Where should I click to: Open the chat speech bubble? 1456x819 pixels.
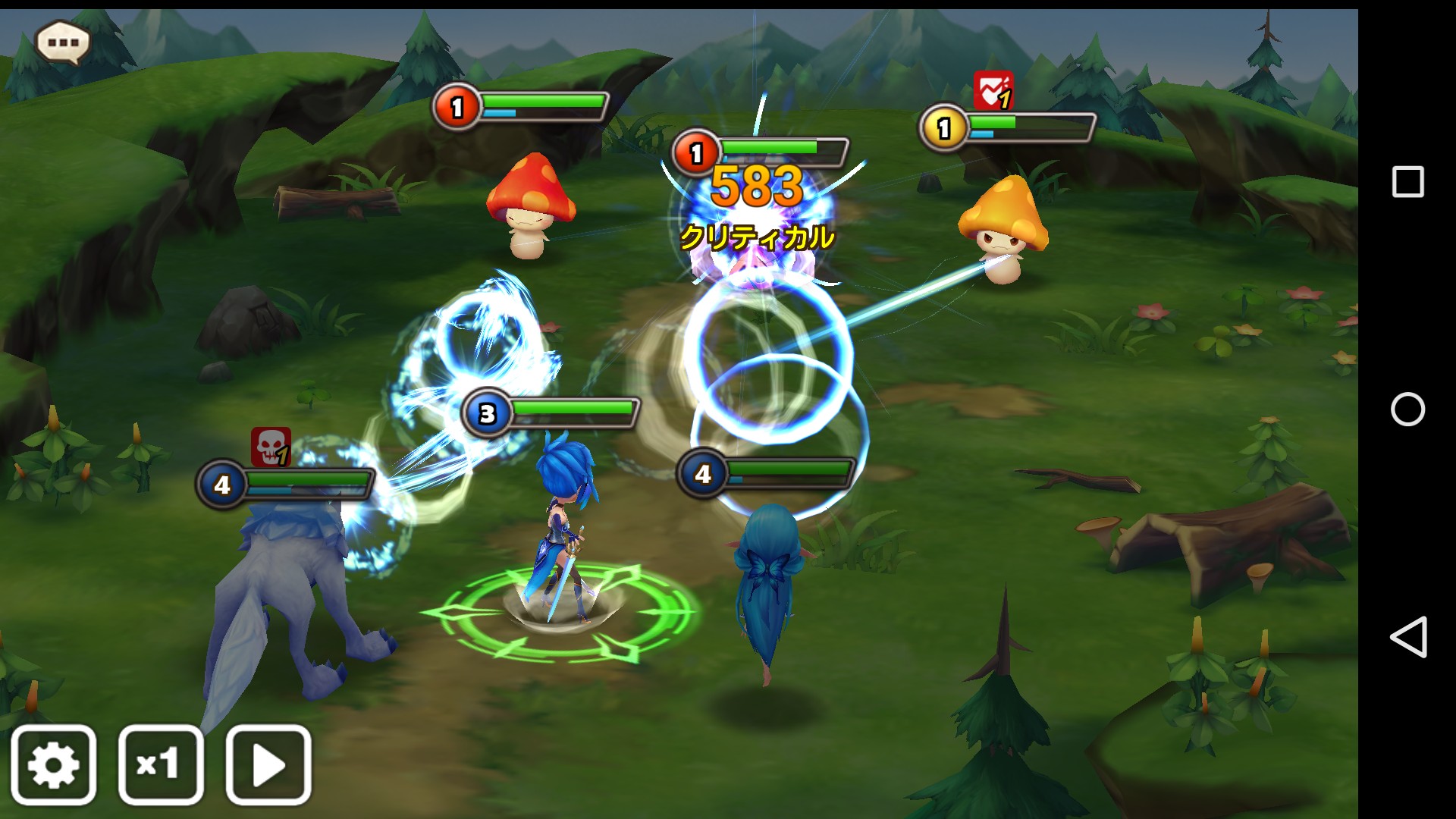[63, 42]
